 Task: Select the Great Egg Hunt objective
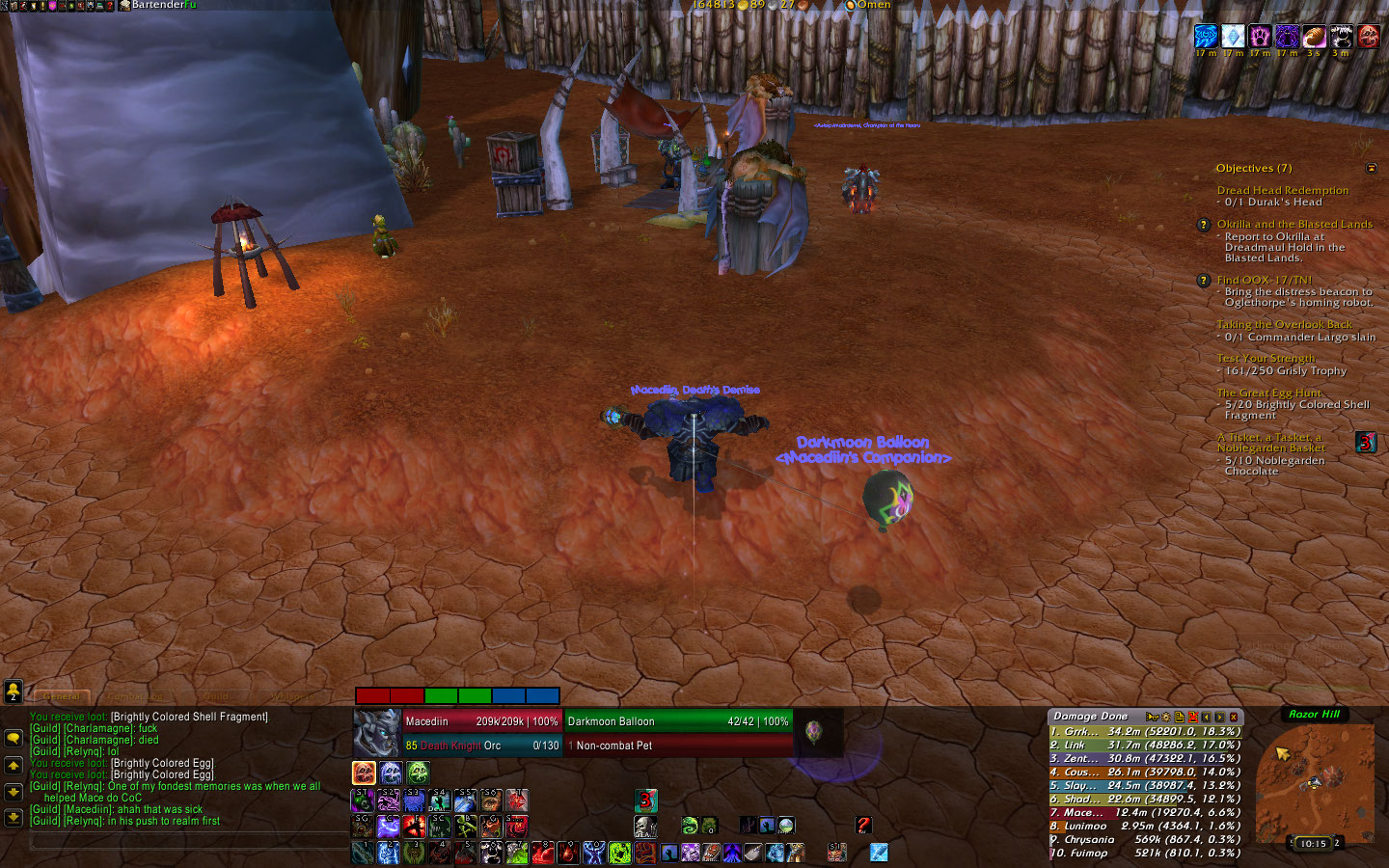pyautogui.click(x=1268, y=393)
